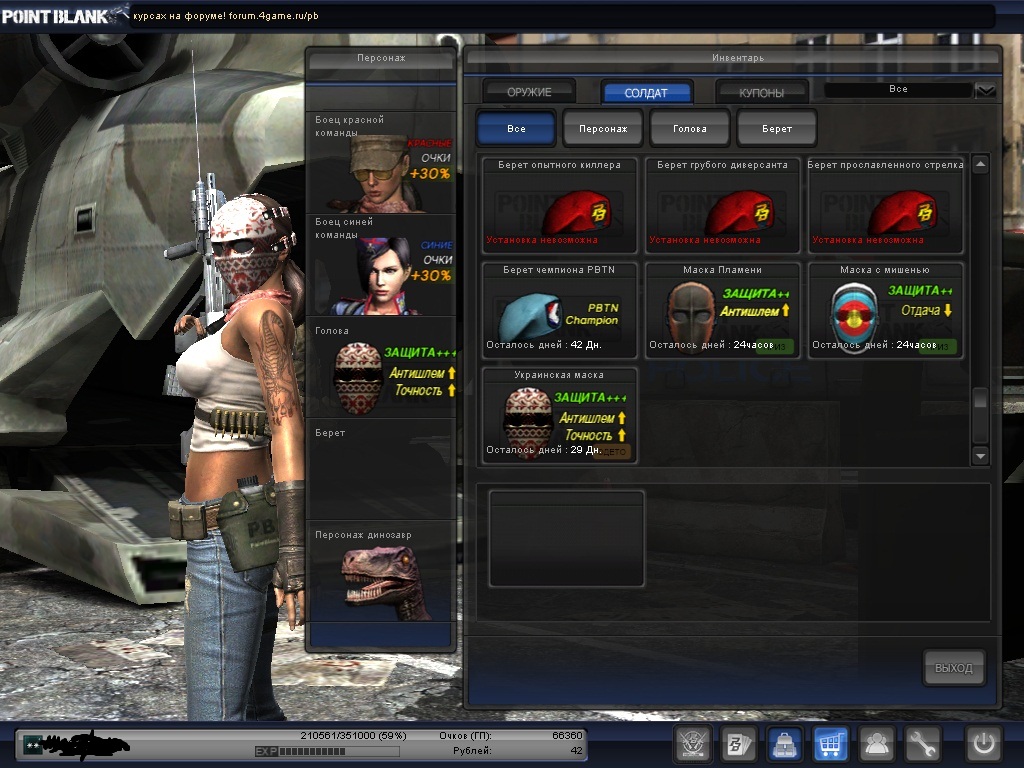1024x768 pixels.
Task: Switch to the ОРУЖИЕ tab
Action: point(529,92)
